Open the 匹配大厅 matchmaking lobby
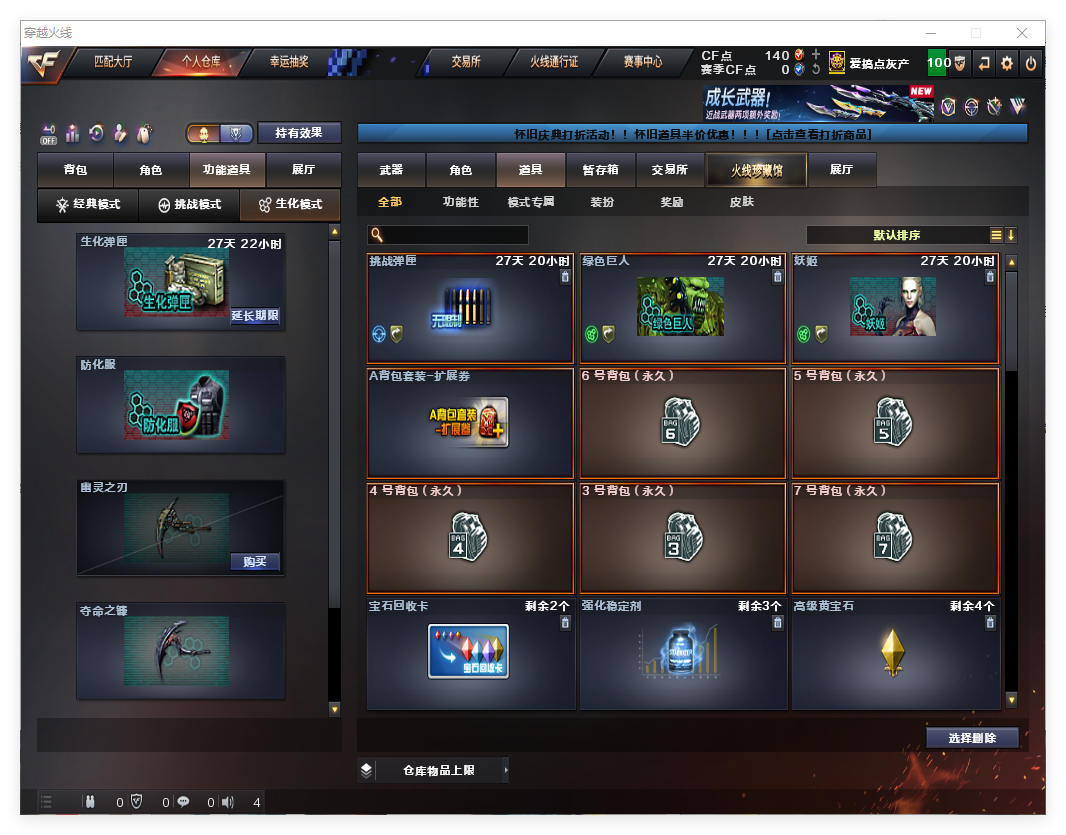The image size is (1066, 835). pyautogui.click(x=113, y=62)
